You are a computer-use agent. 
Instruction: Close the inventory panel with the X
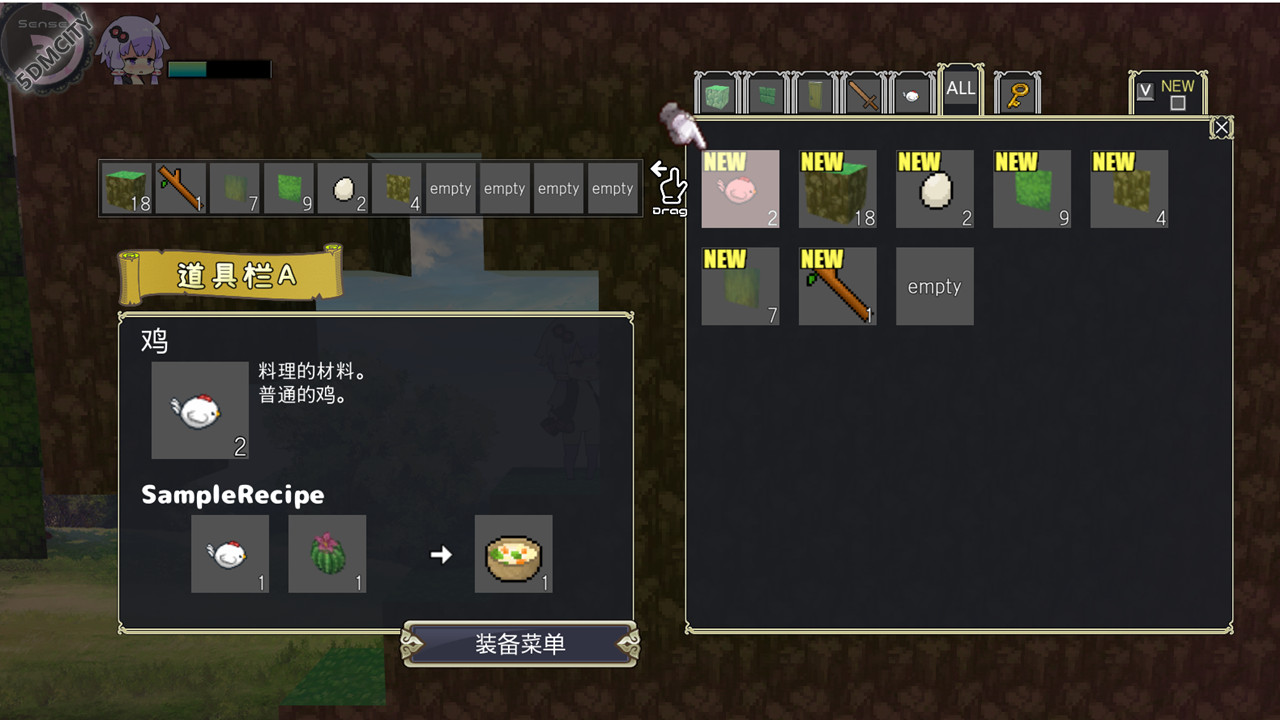1221,127
